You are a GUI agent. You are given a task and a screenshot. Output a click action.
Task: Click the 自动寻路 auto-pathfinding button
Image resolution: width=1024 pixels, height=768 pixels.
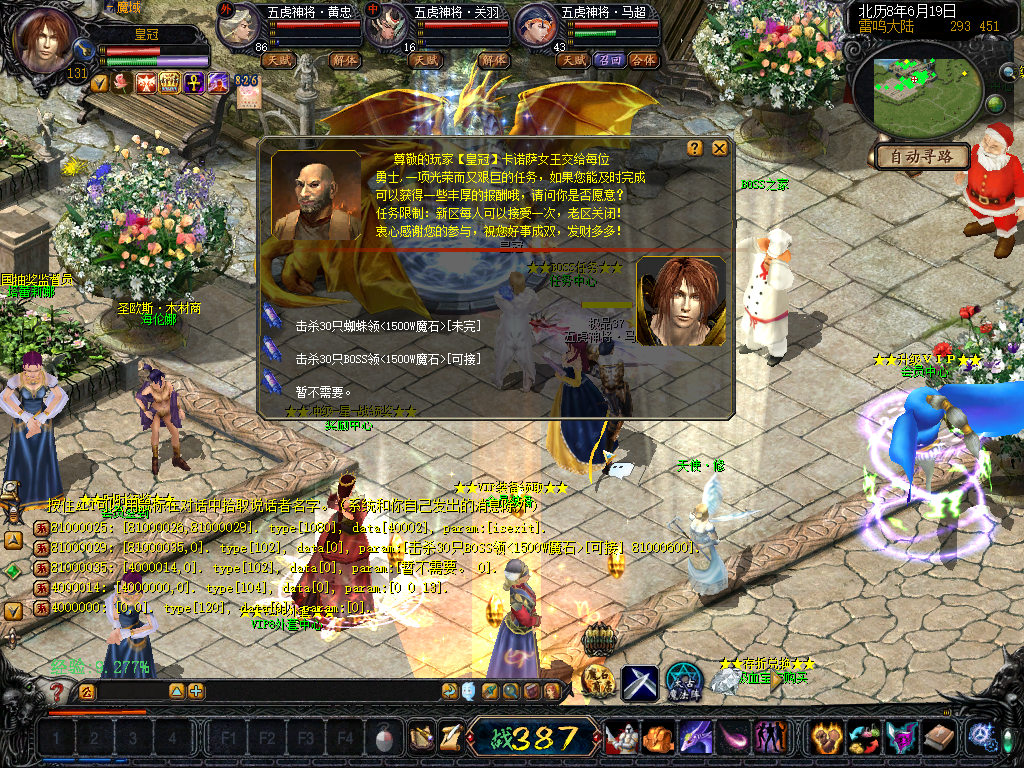tap(922, 156)
